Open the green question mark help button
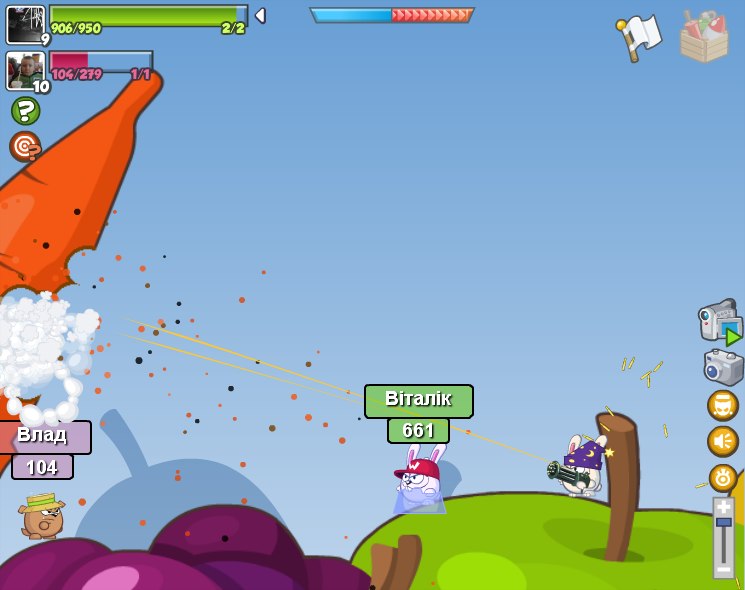 click(x=25, y=110)
